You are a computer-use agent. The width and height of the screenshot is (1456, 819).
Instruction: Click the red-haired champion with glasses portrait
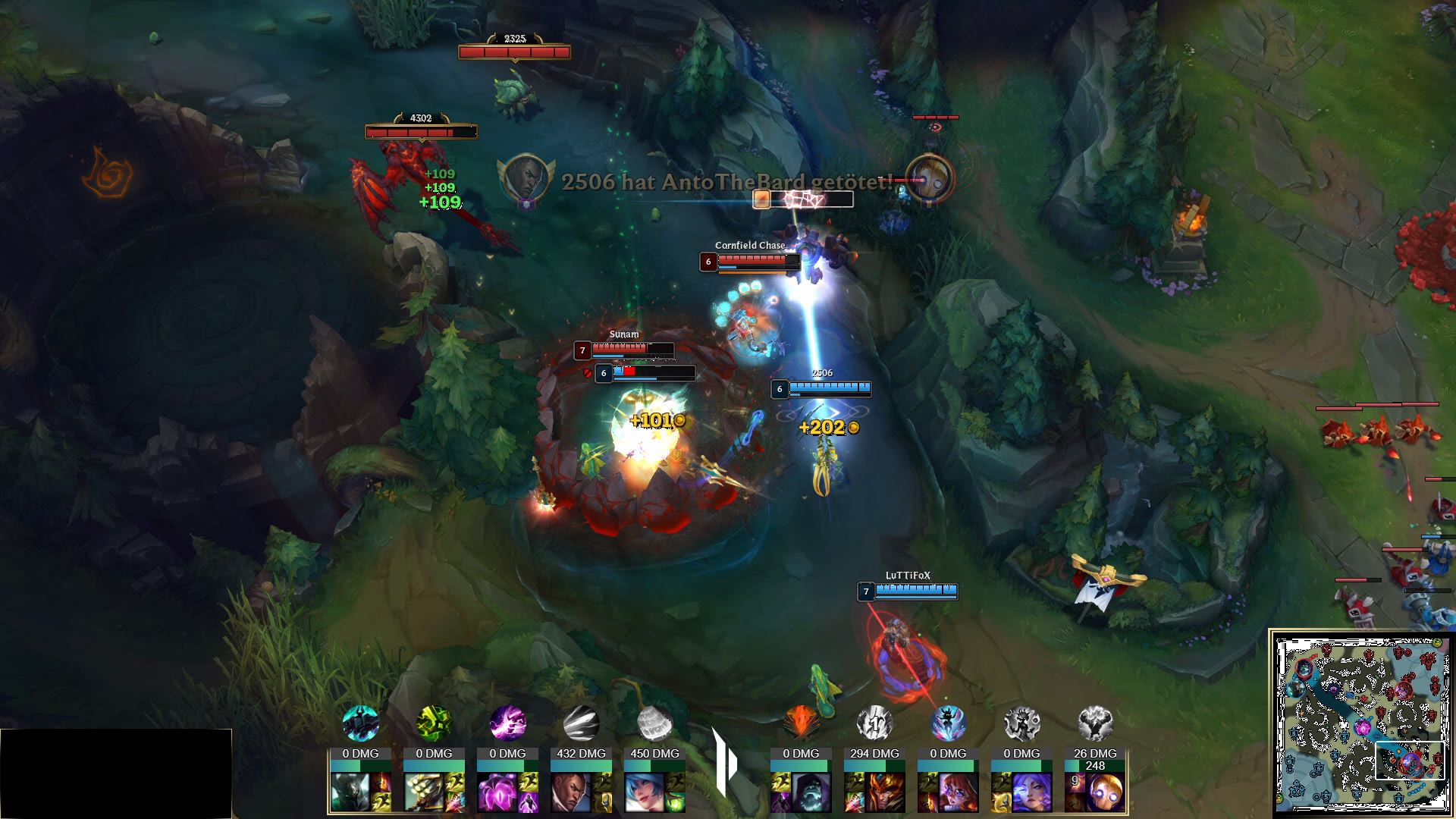click(x=958, y=792)
